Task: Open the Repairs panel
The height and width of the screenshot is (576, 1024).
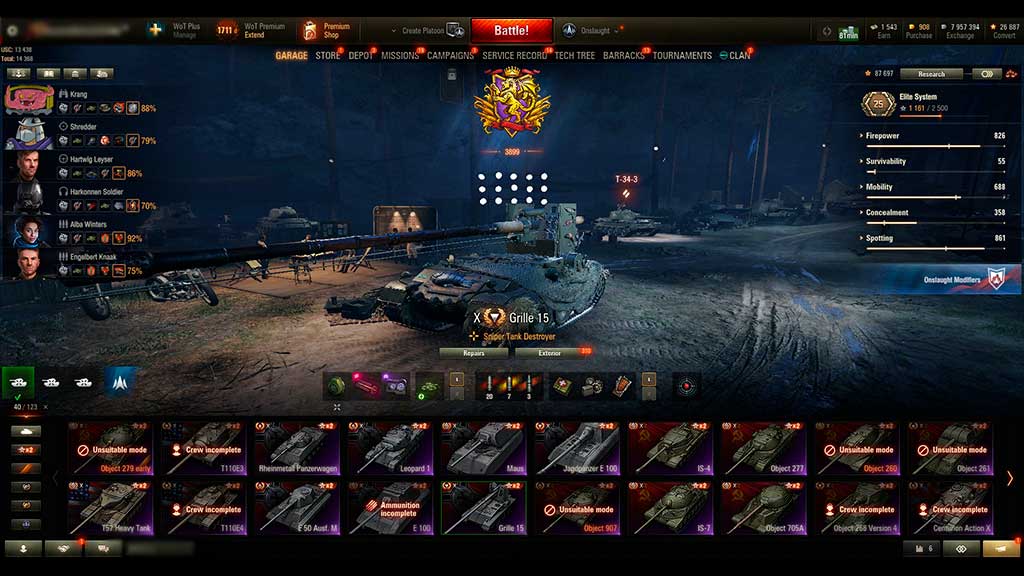Action: click(x=473, y=353)
